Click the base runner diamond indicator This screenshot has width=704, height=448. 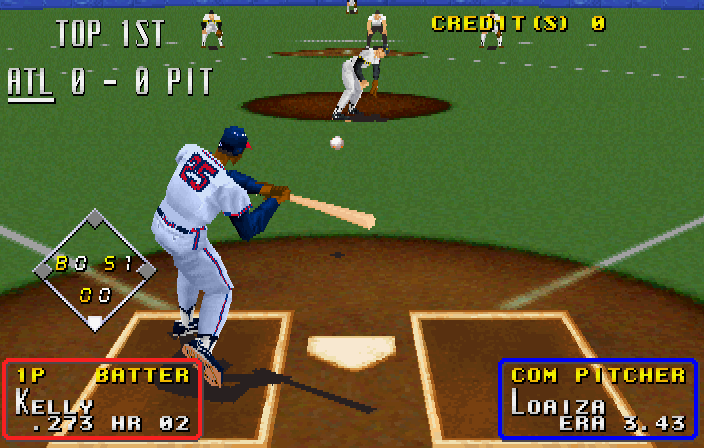(94, 270)
